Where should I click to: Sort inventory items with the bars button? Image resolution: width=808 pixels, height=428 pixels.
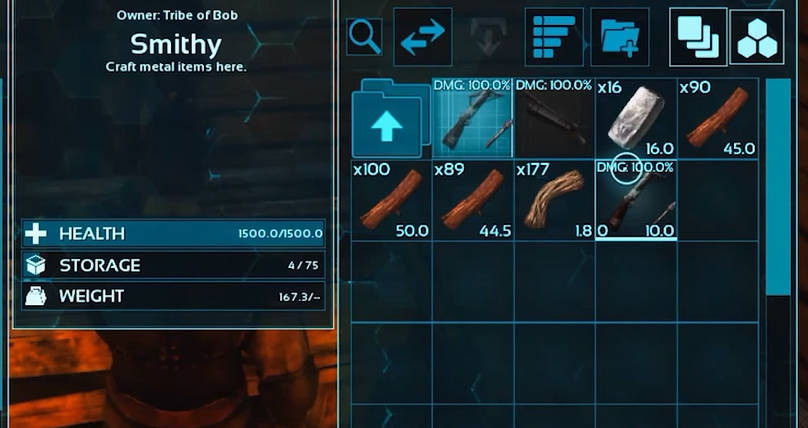(554, 37)
